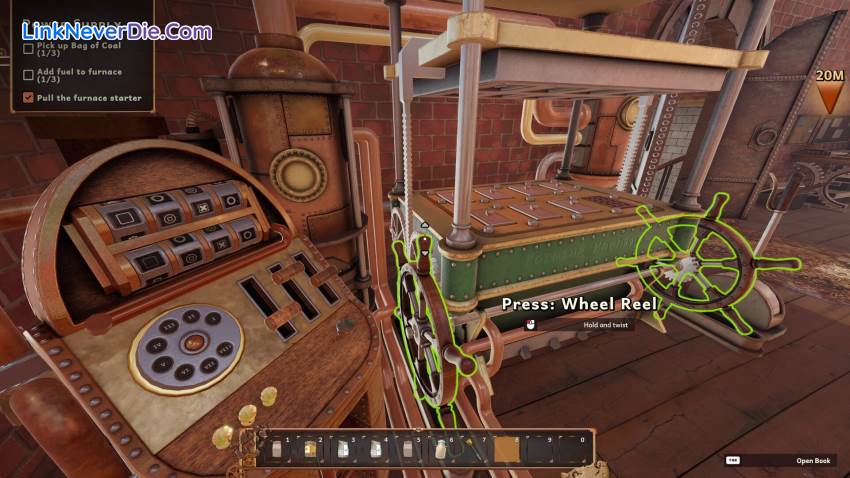Click the Pick up Bag of Coal objective

(x=77, y=49)
